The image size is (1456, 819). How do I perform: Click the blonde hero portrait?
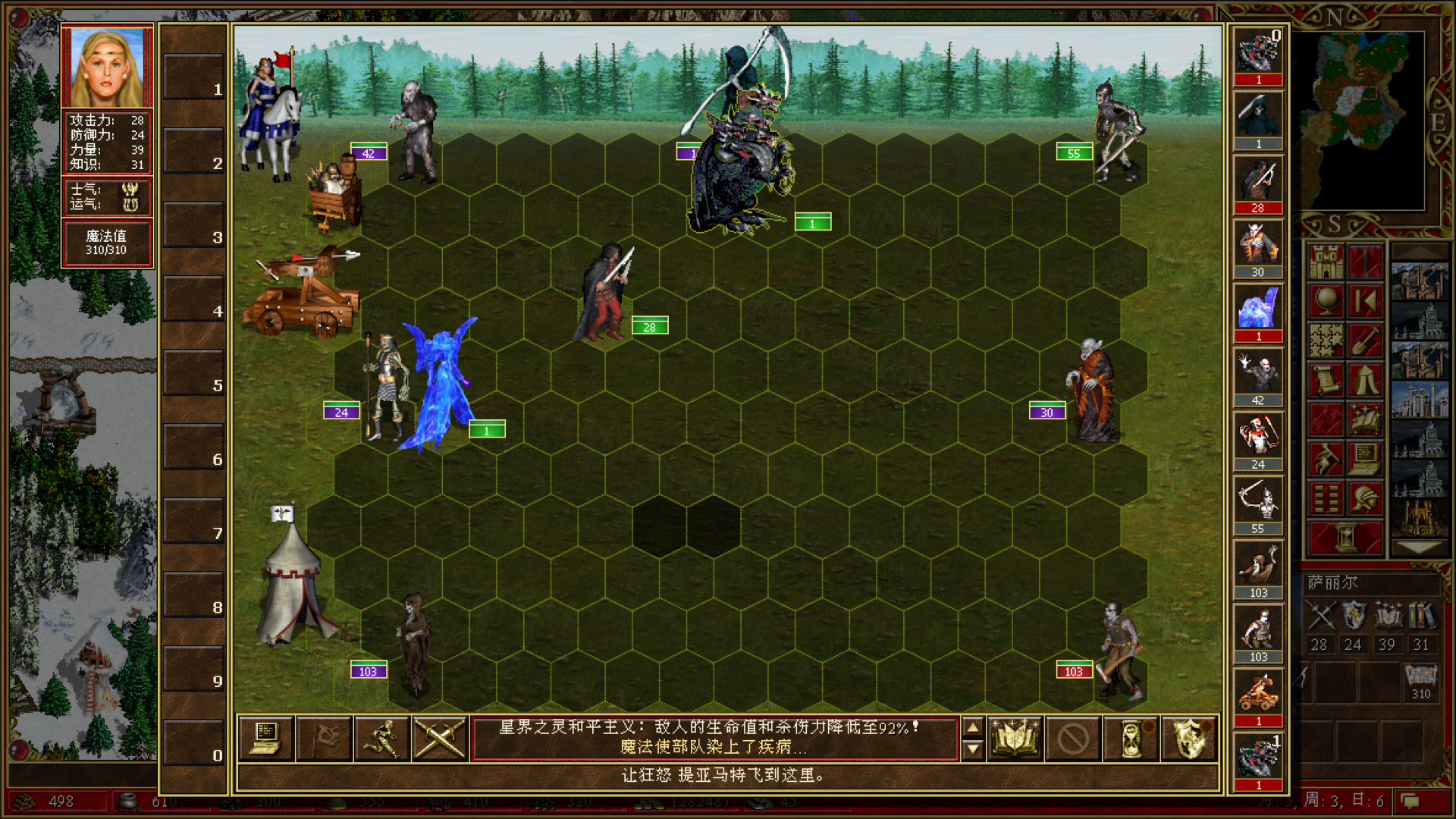(x=107, y=67)
